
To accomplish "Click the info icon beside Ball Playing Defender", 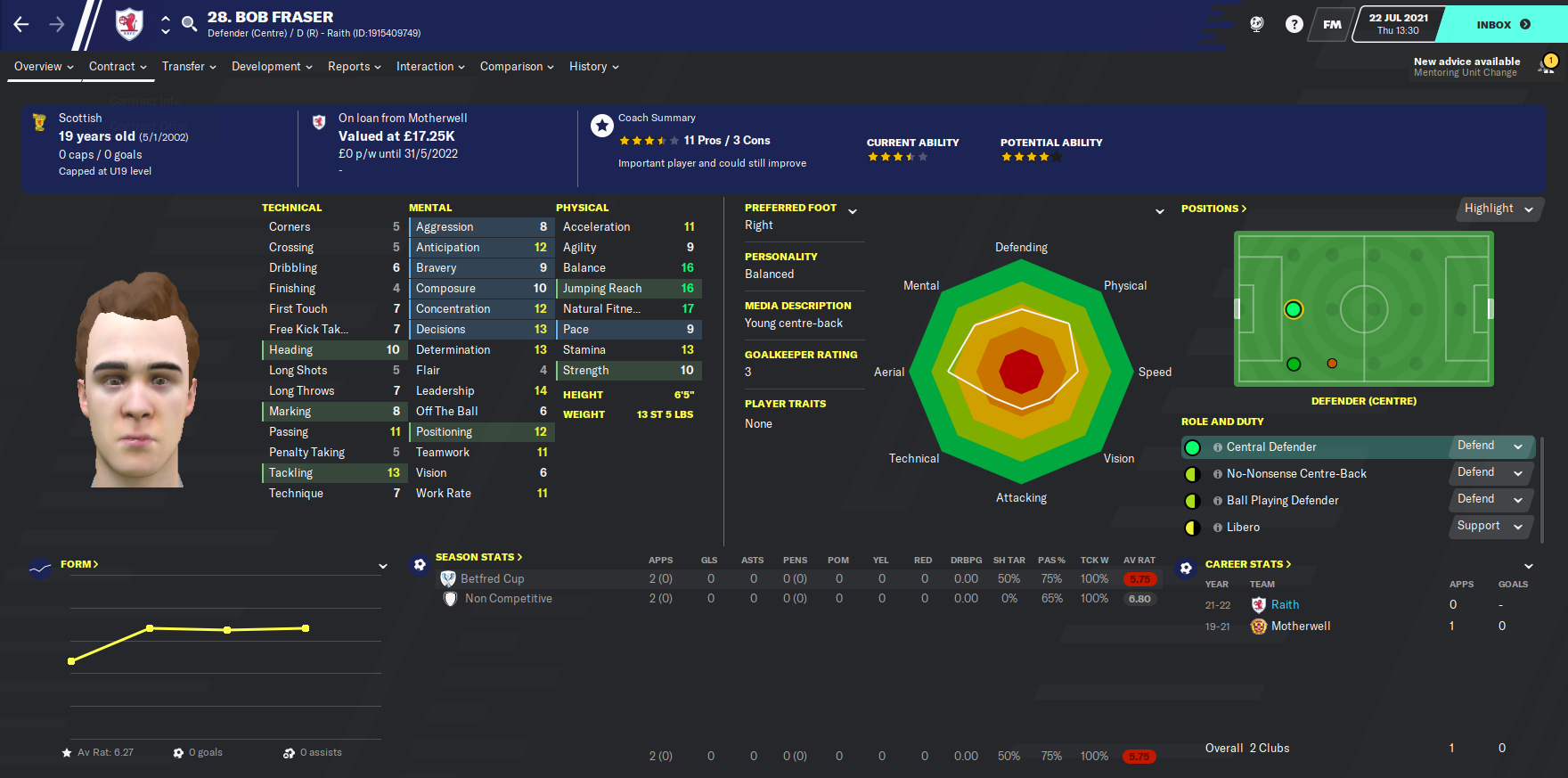I will tap(1217, 501).
